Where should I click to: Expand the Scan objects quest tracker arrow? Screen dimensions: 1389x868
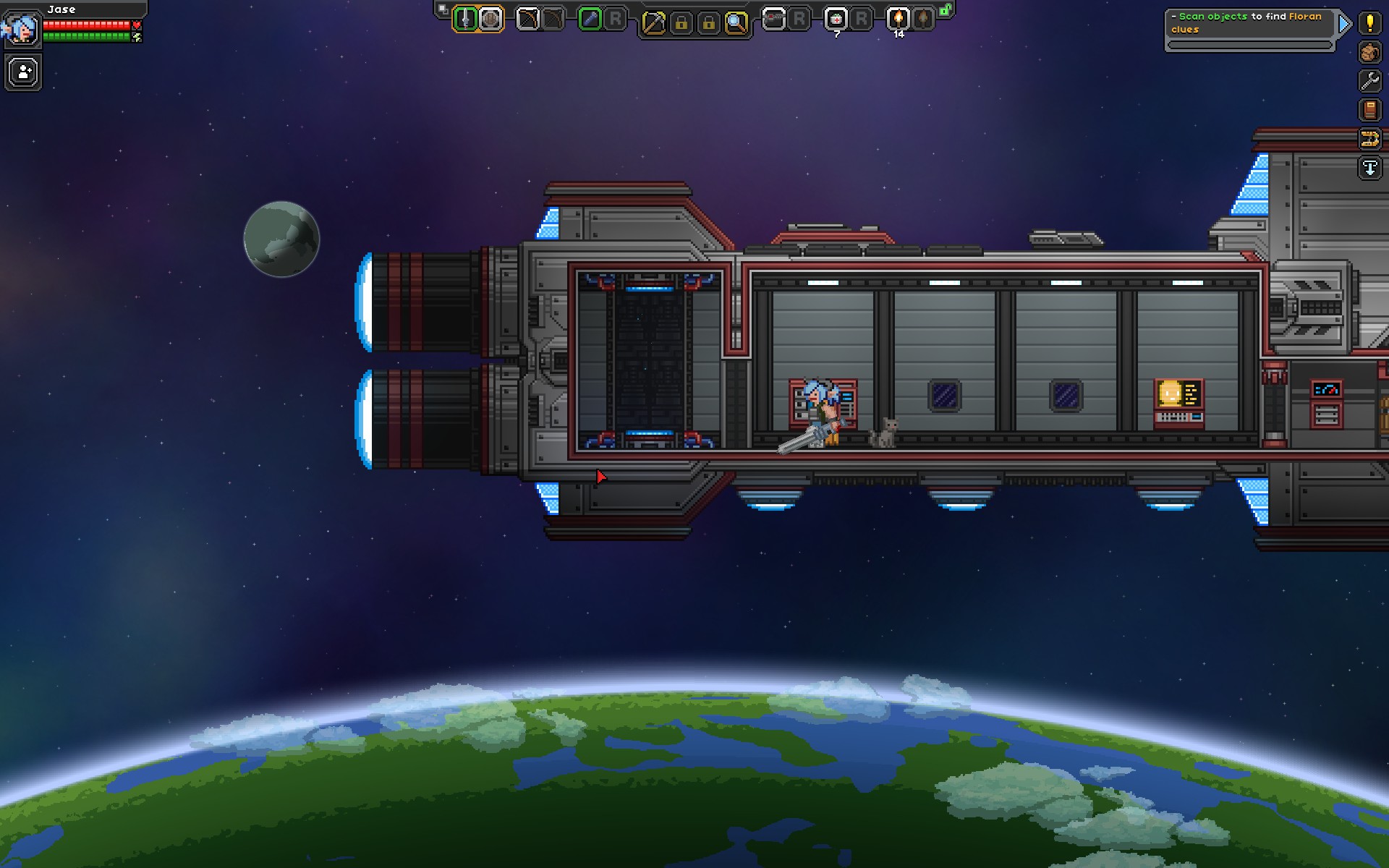[1344, 25]
